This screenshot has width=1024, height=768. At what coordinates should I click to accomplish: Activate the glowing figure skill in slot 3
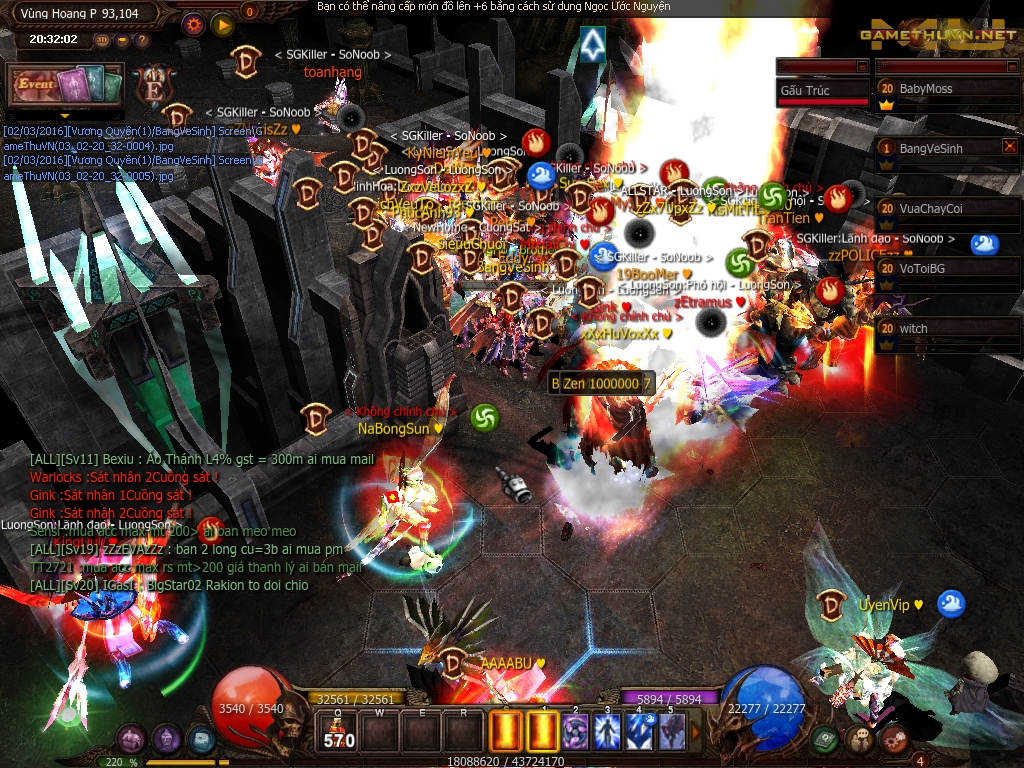point(607,731)
